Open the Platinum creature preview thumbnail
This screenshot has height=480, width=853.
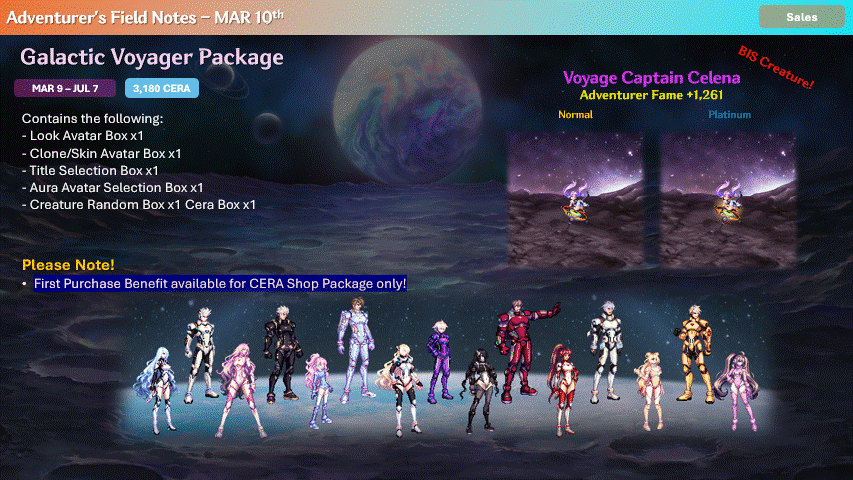[727, 183]
